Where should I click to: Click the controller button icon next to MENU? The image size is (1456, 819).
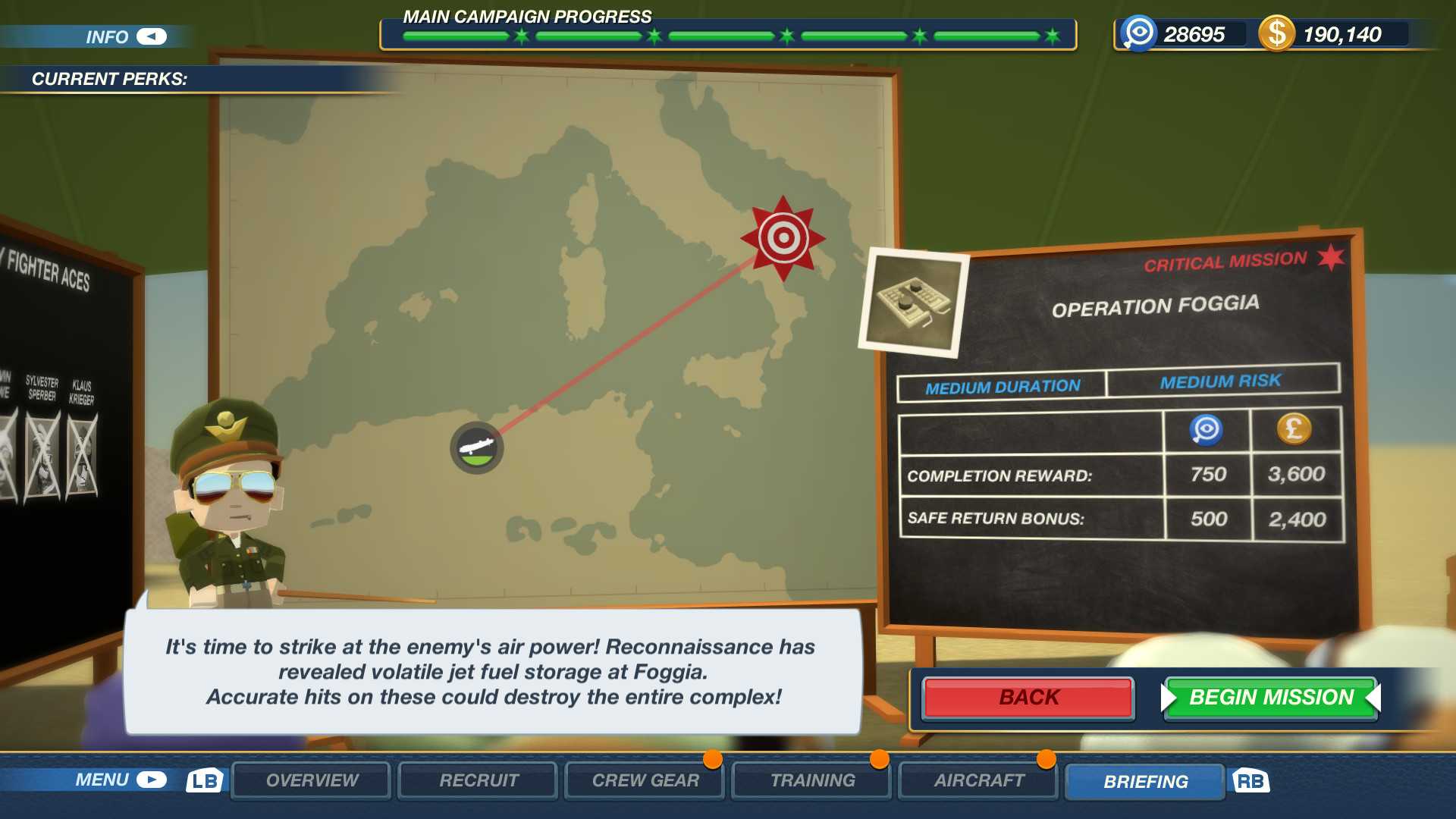coord(152,778)
